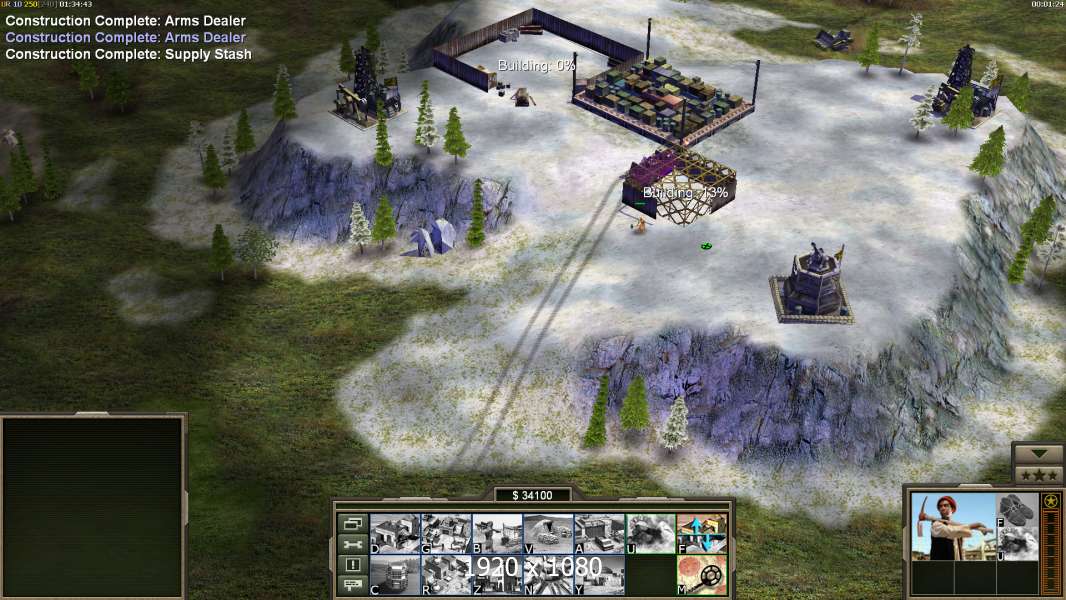The width and height of the screenshot is (1066, 600).
Task: Select the build icon labeled Y
Action: coord(599,575)
